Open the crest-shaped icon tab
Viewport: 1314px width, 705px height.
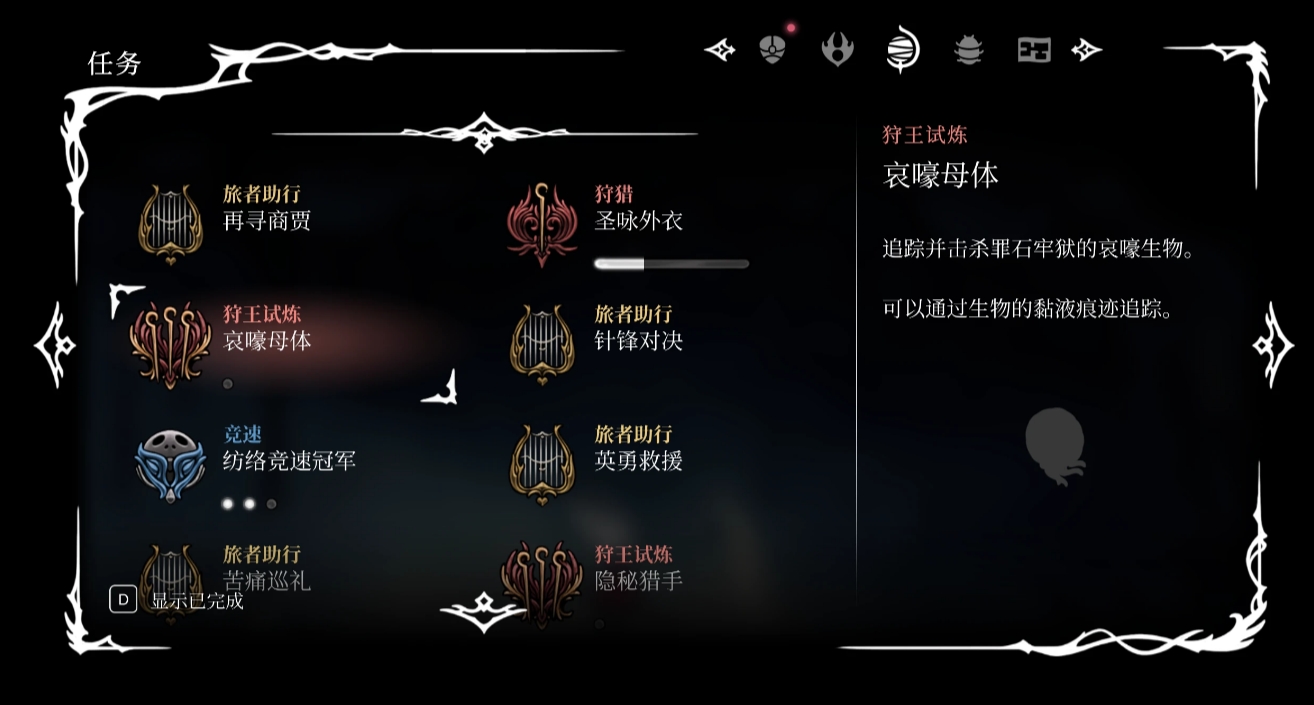(x=837, y=49)
